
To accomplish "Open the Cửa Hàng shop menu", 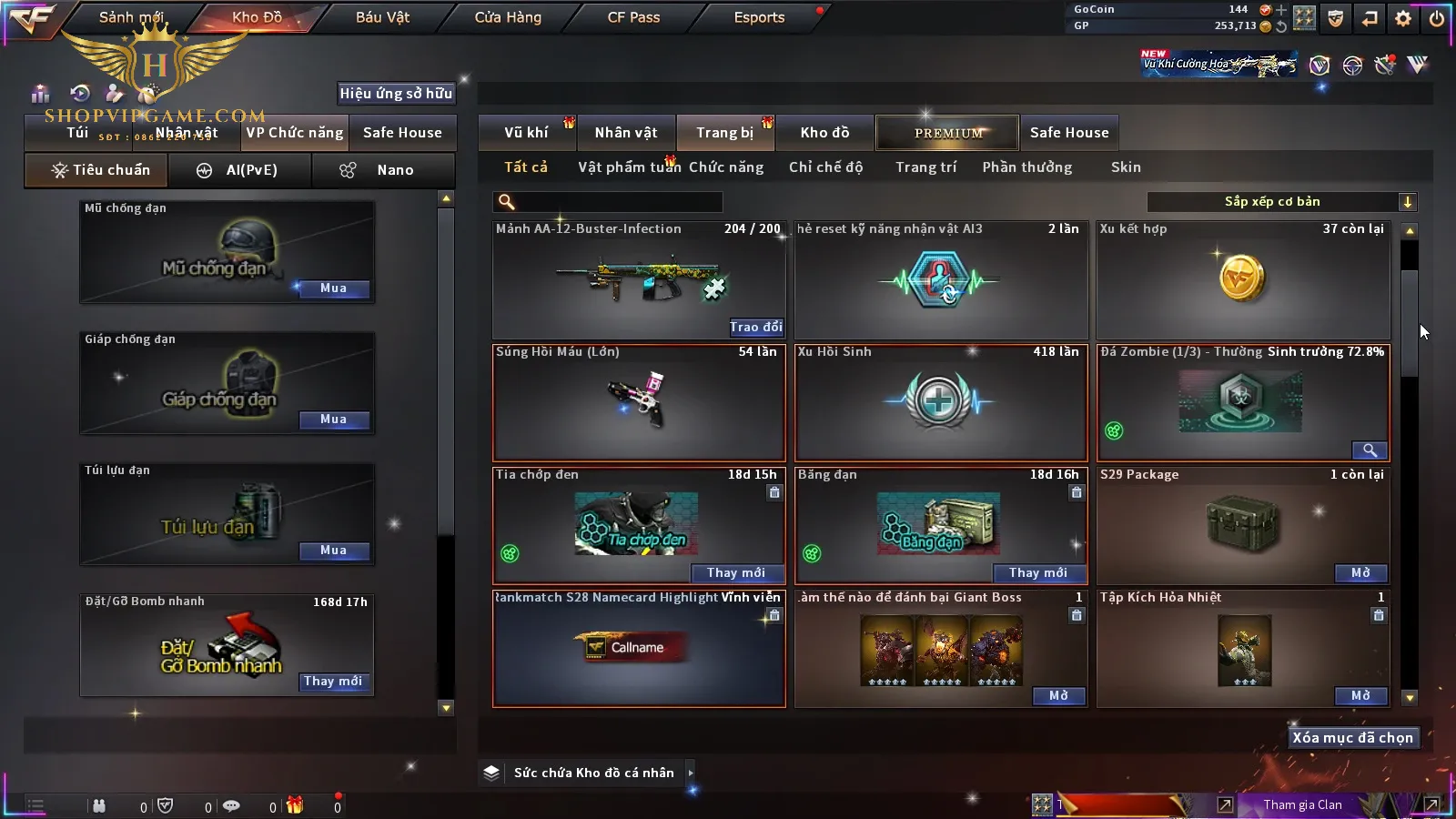I will (508, 17).
